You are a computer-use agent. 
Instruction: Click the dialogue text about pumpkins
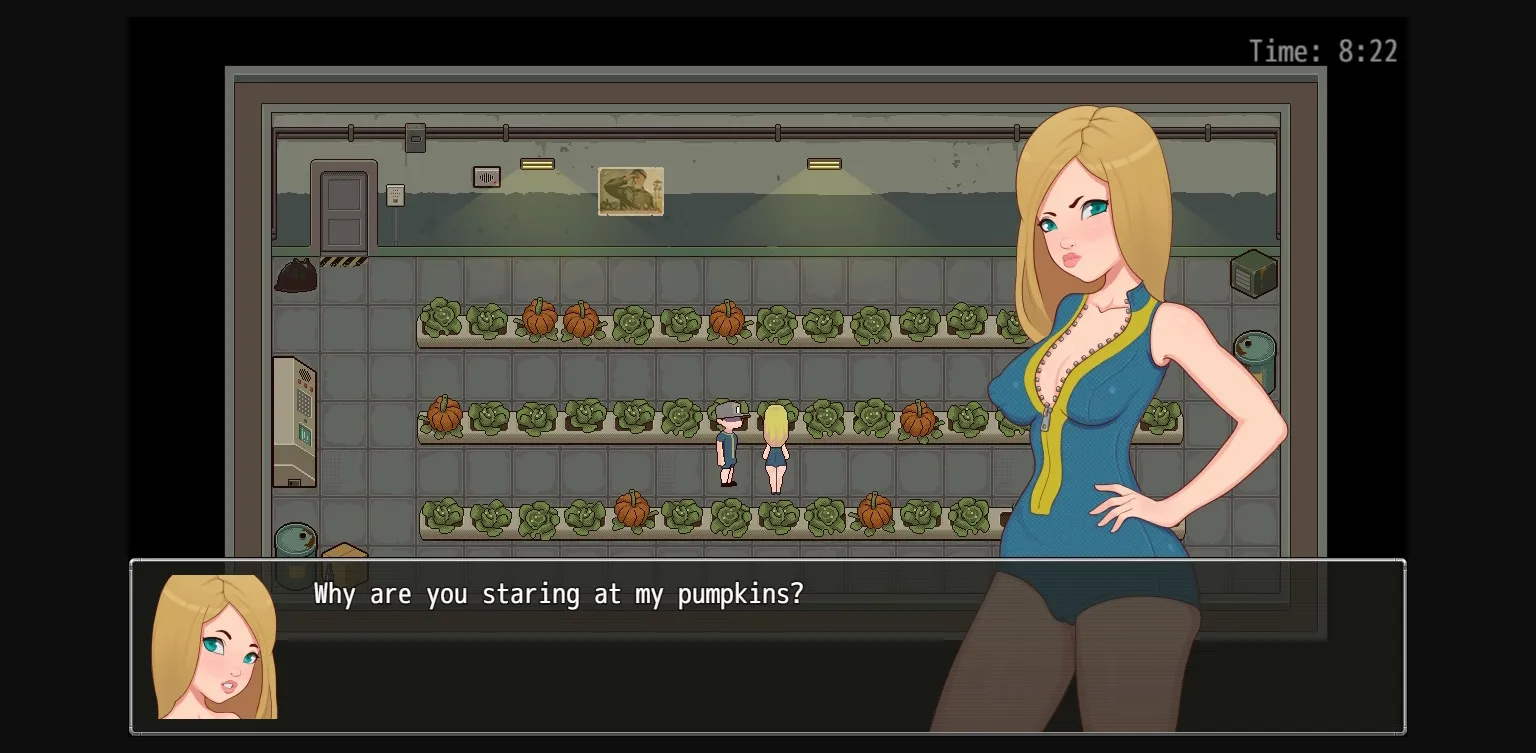pyautogui.click(x=558, y=594)
